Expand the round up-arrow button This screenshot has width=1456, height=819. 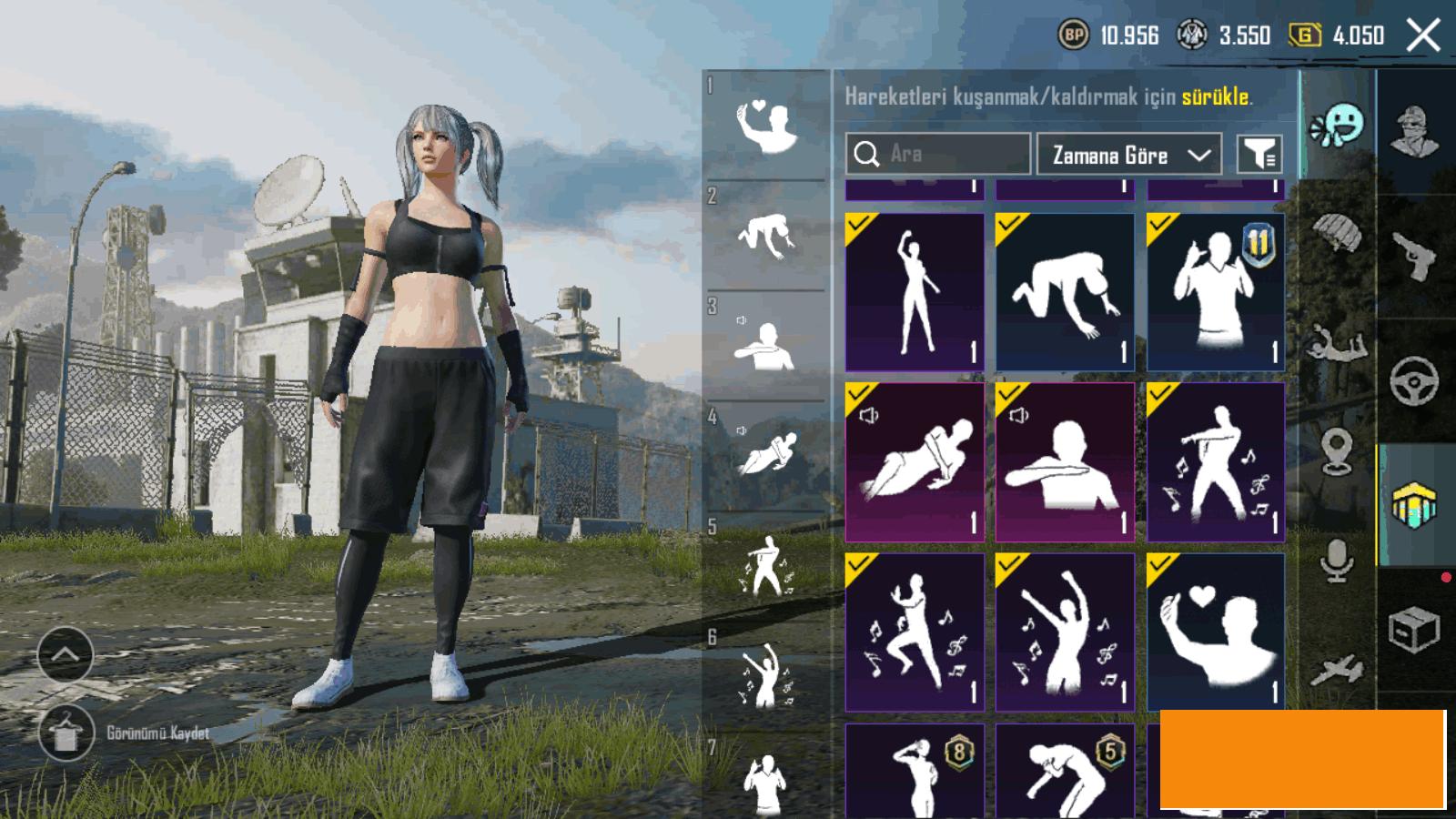click(x=66, y=654)
